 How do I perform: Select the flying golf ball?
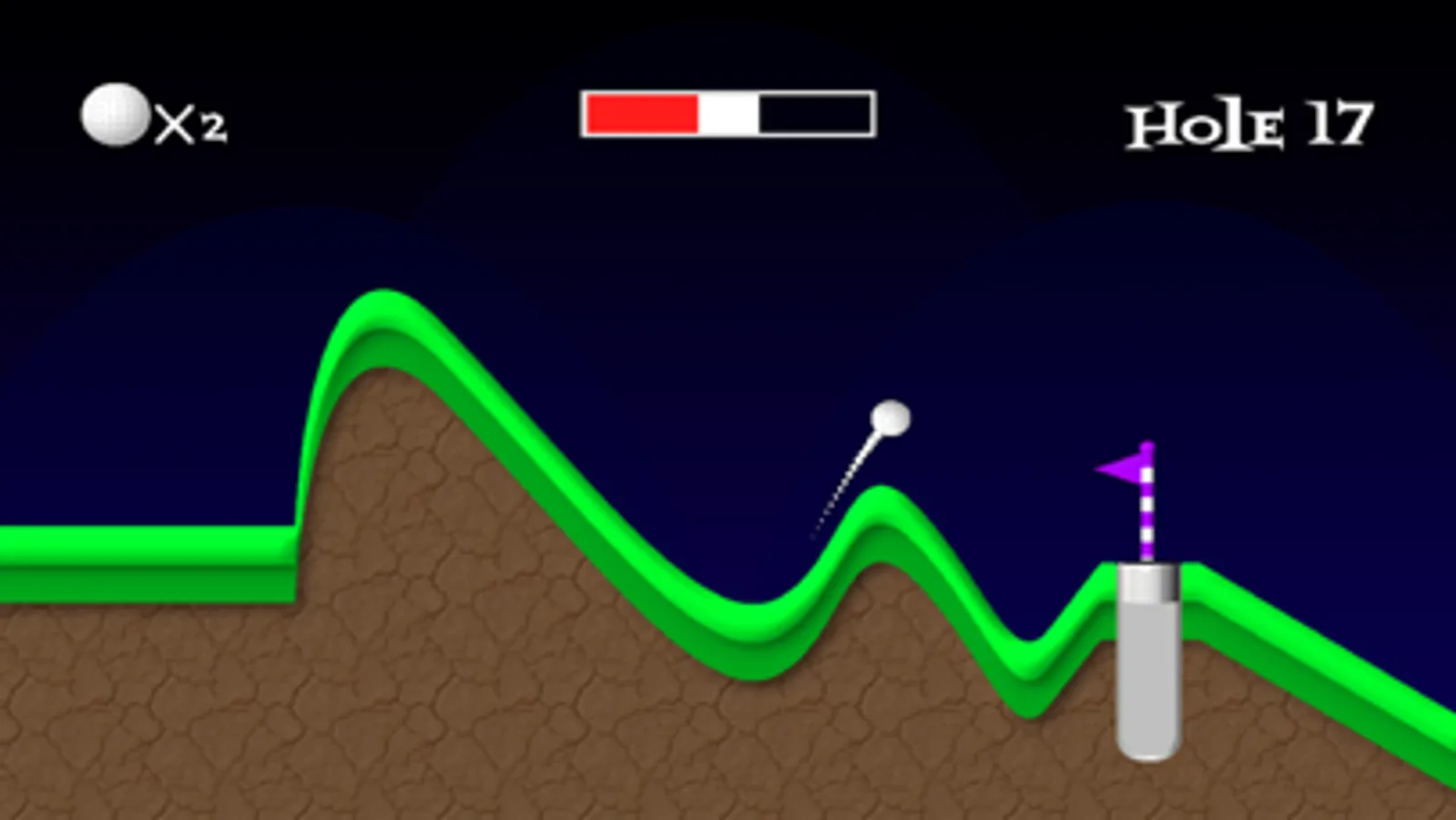890,417
